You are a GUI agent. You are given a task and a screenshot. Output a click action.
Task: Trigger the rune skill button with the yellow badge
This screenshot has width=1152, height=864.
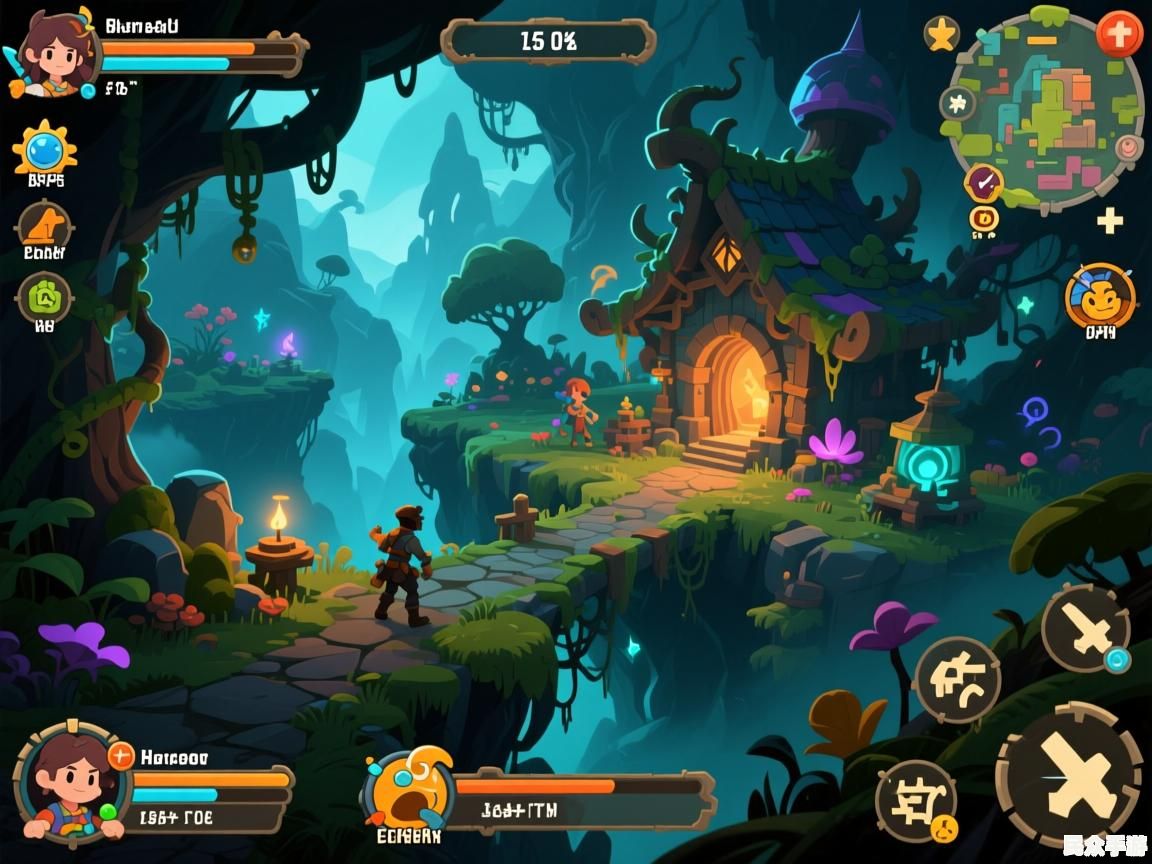pos(915,799)
